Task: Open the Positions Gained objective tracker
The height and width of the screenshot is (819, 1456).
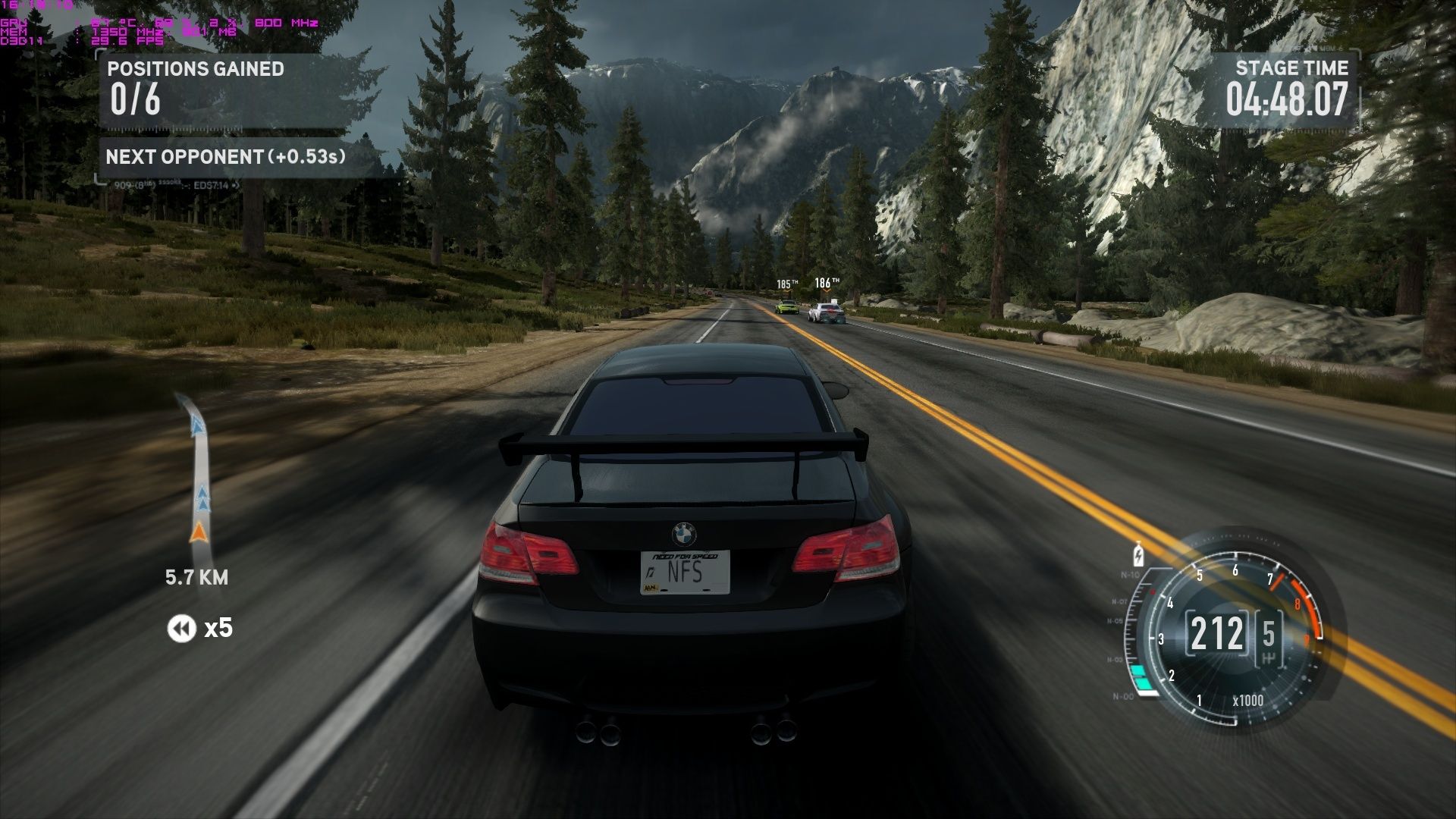Action: 195,89
